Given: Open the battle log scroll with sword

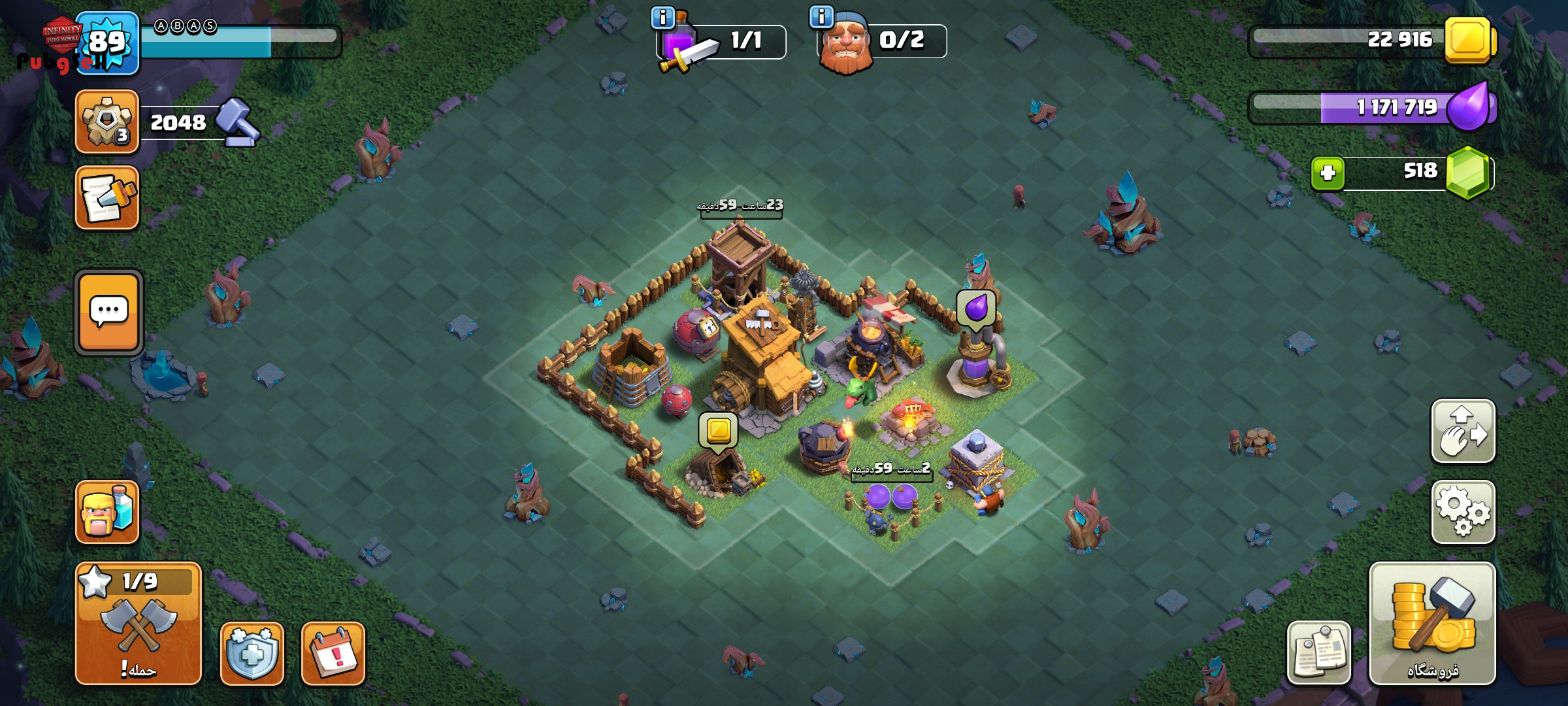Looking at the screenshot, I should point(107,198).
